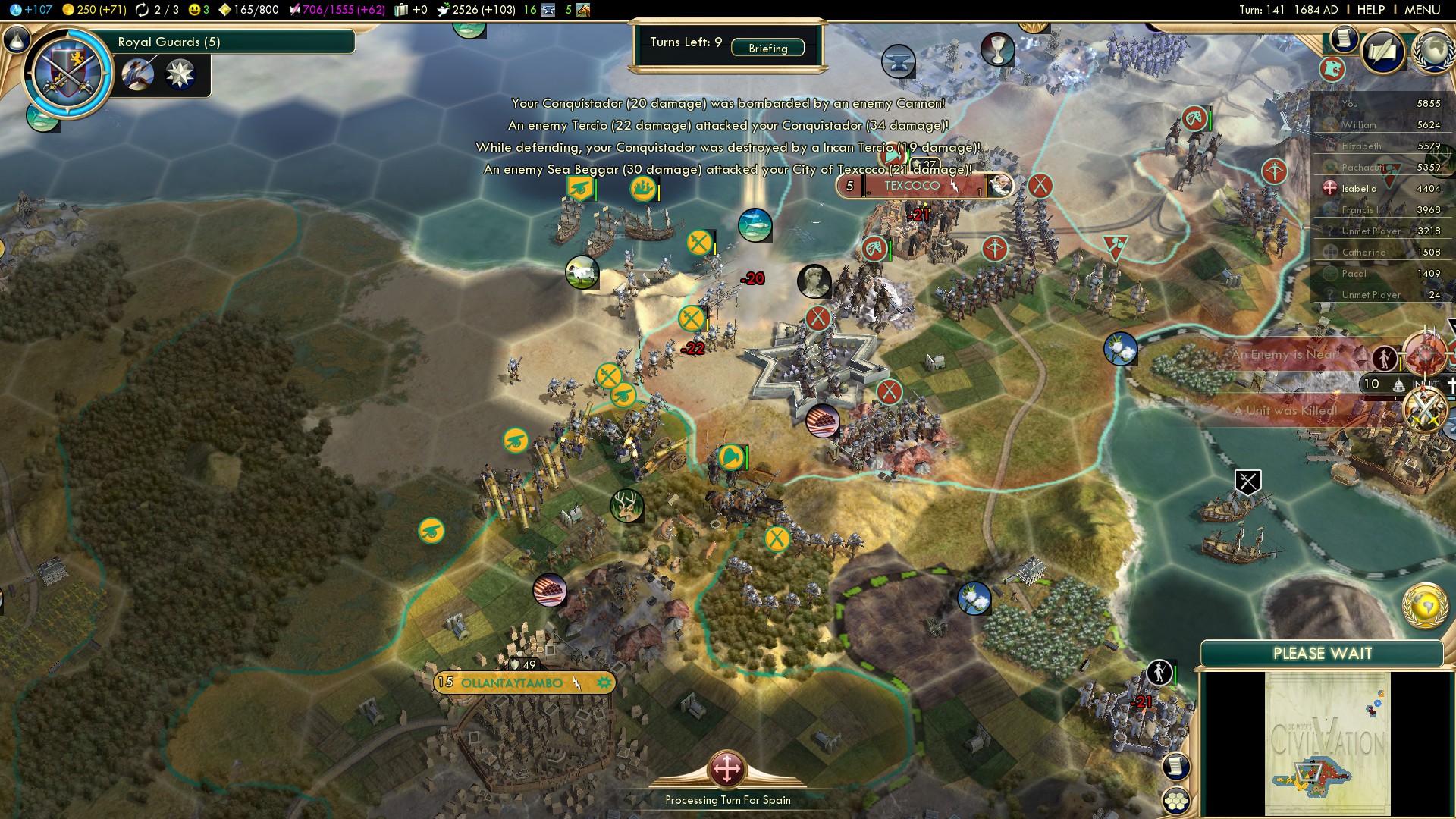This screenshot has width=1456, height=819.
Task: Click the golden globe button above the minimap
Action: pyautogui.click(x=1425, y=605)
